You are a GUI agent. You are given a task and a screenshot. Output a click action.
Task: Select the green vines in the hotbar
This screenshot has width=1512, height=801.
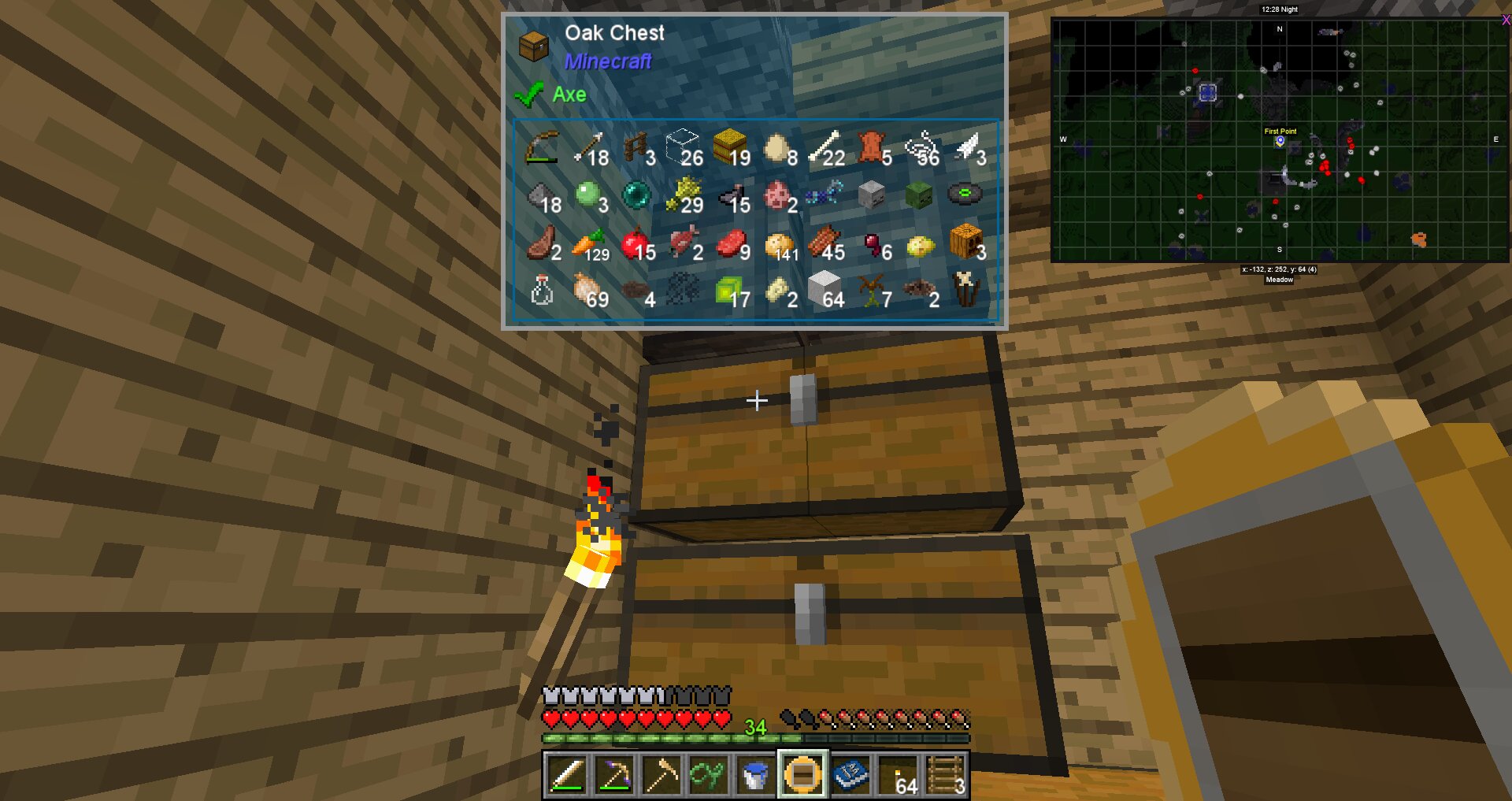pos(707,776)
